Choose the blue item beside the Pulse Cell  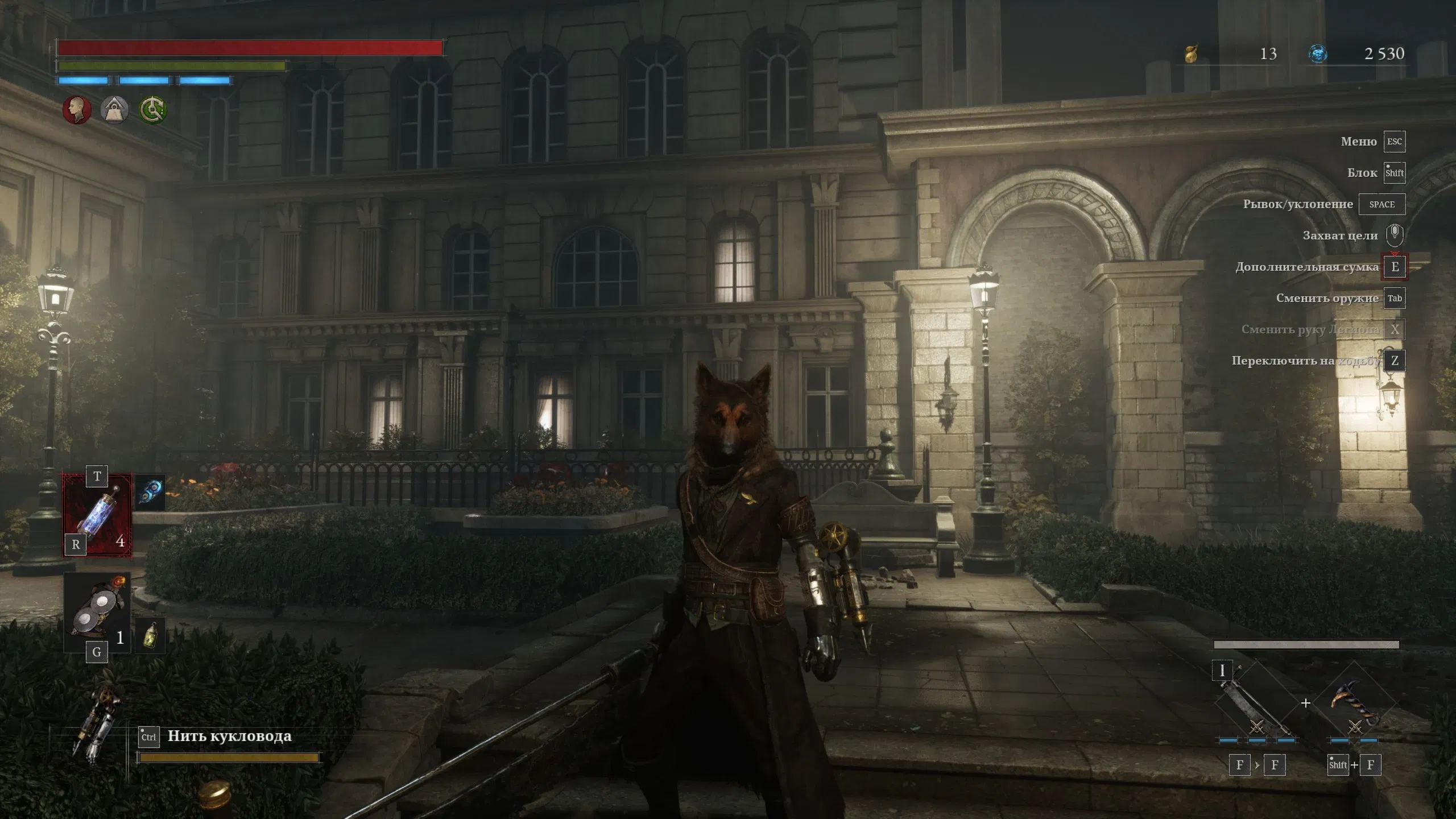151,491
